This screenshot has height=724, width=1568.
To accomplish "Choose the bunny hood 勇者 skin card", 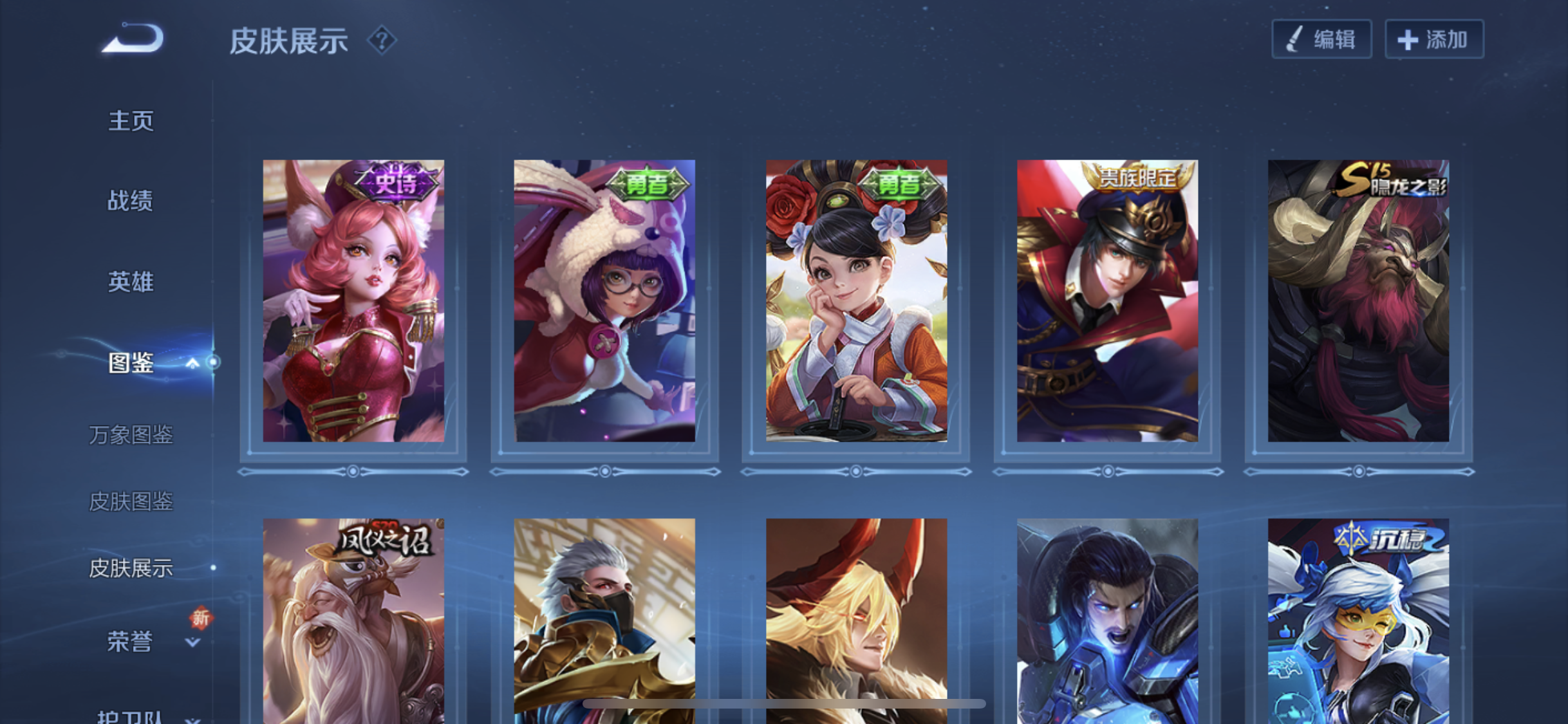I will point(604,301).
